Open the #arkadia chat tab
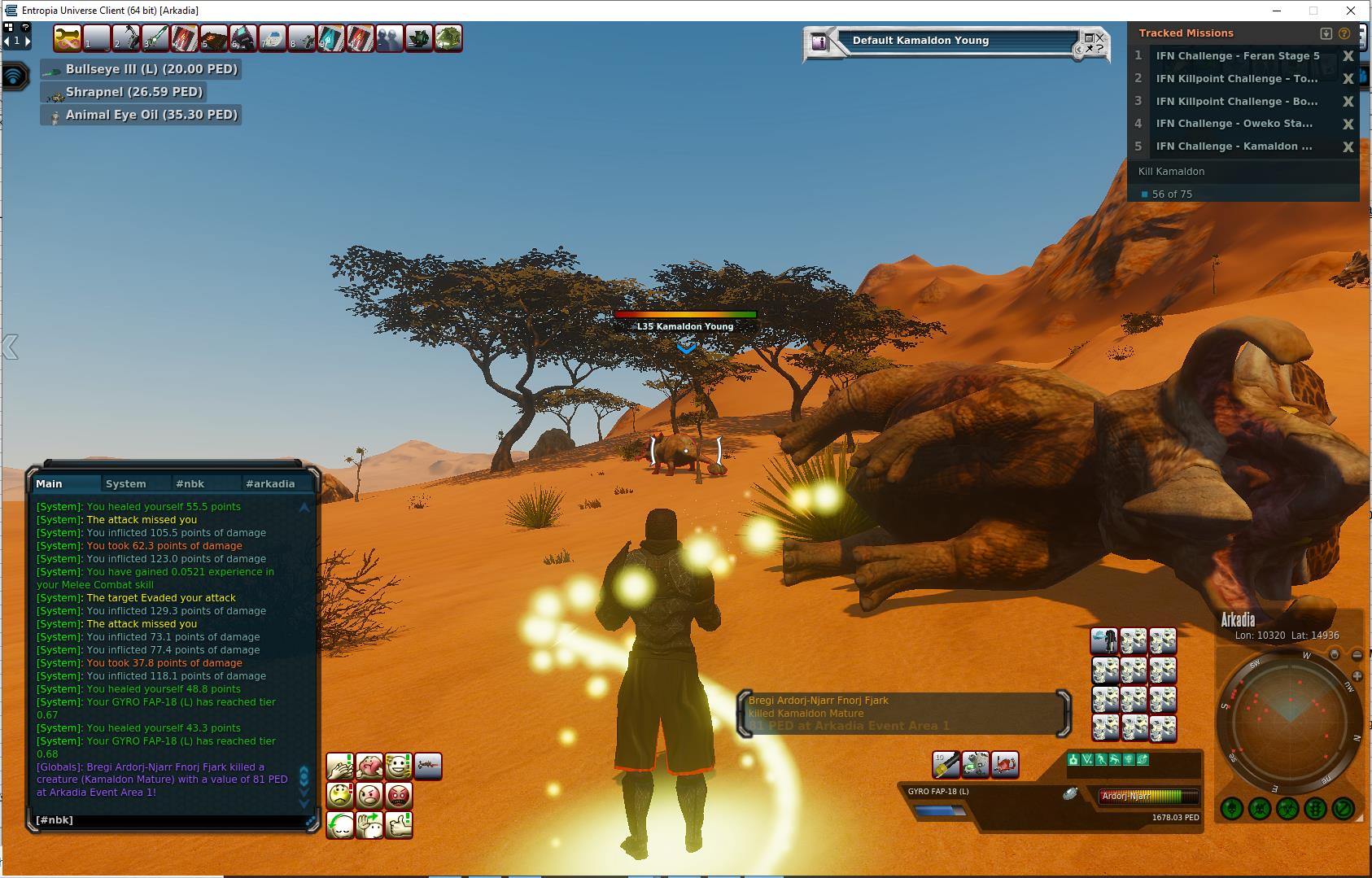 (270, 483)
